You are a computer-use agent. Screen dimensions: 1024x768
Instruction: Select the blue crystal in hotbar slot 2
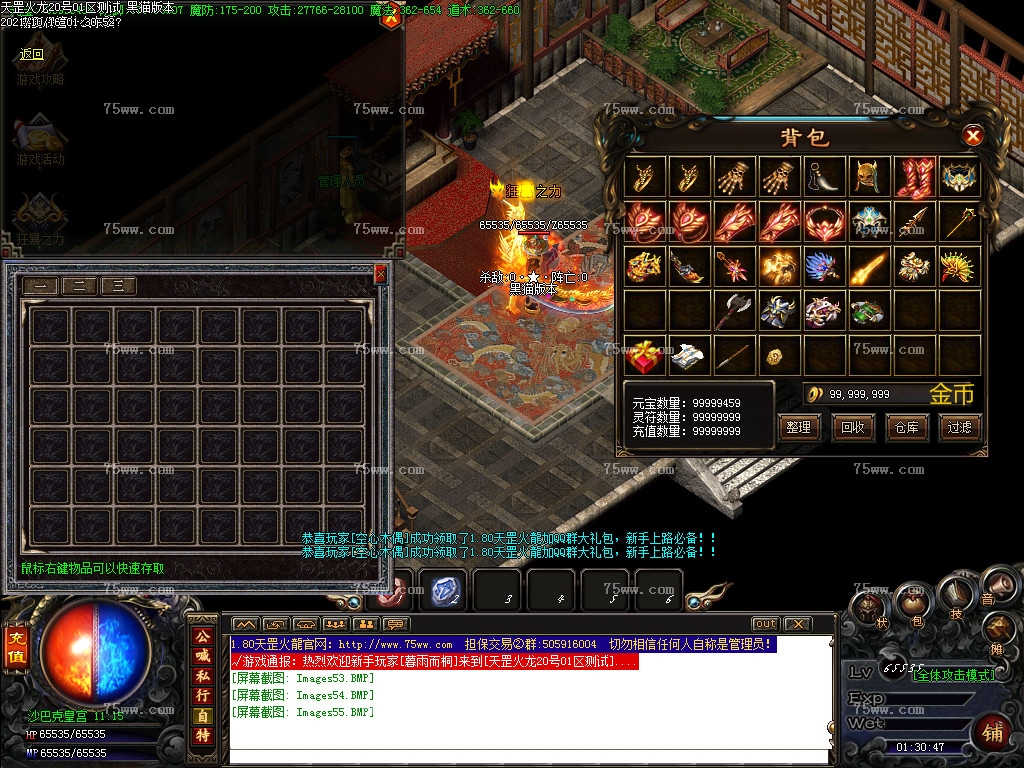tap(443, 591)
